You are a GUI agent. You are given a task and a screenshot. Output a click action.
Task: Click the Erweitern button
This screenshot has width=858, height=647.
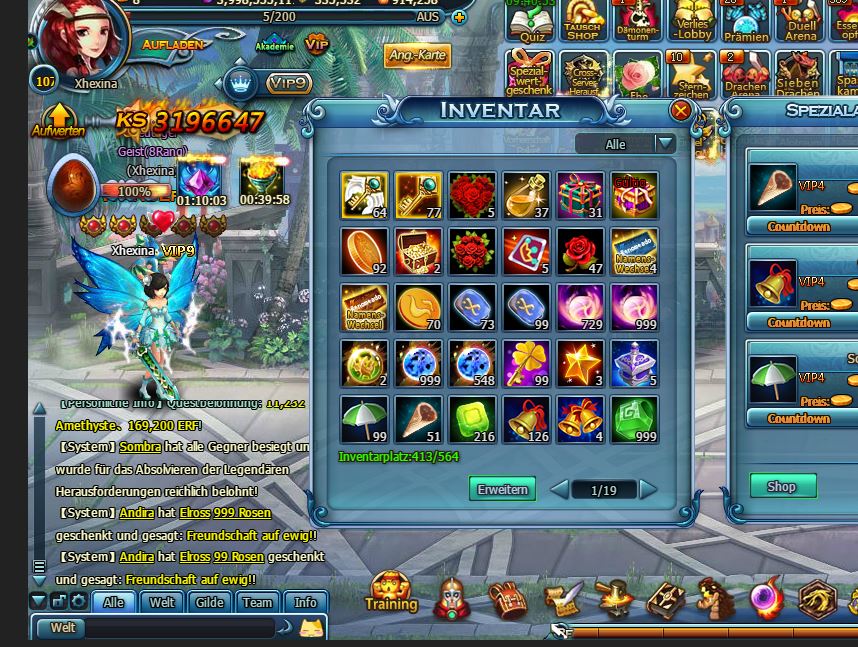[502, 489]
